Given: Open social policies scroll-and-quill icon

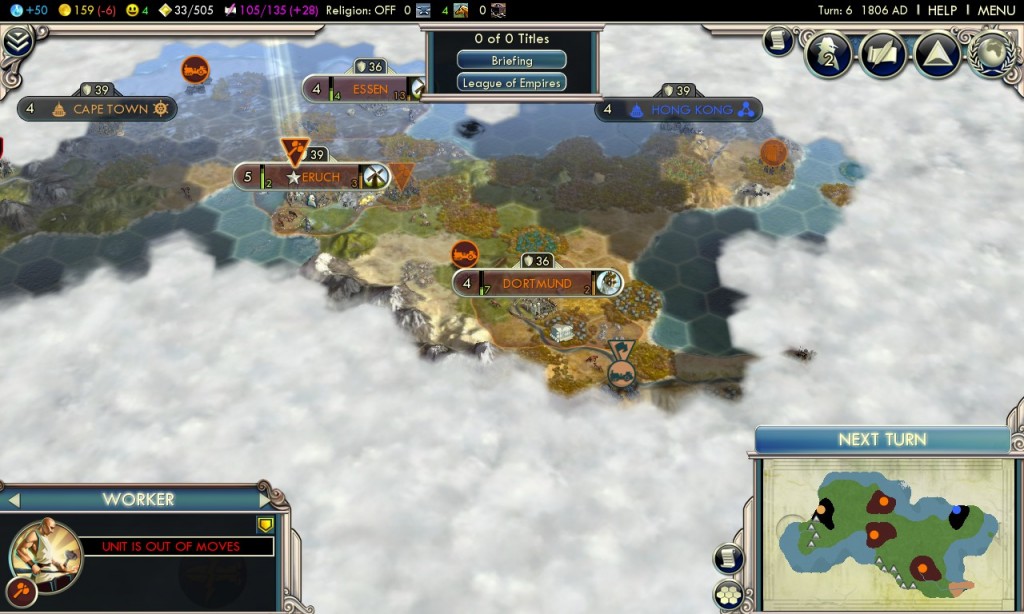Looking at the screenshot, I should 882,53.
